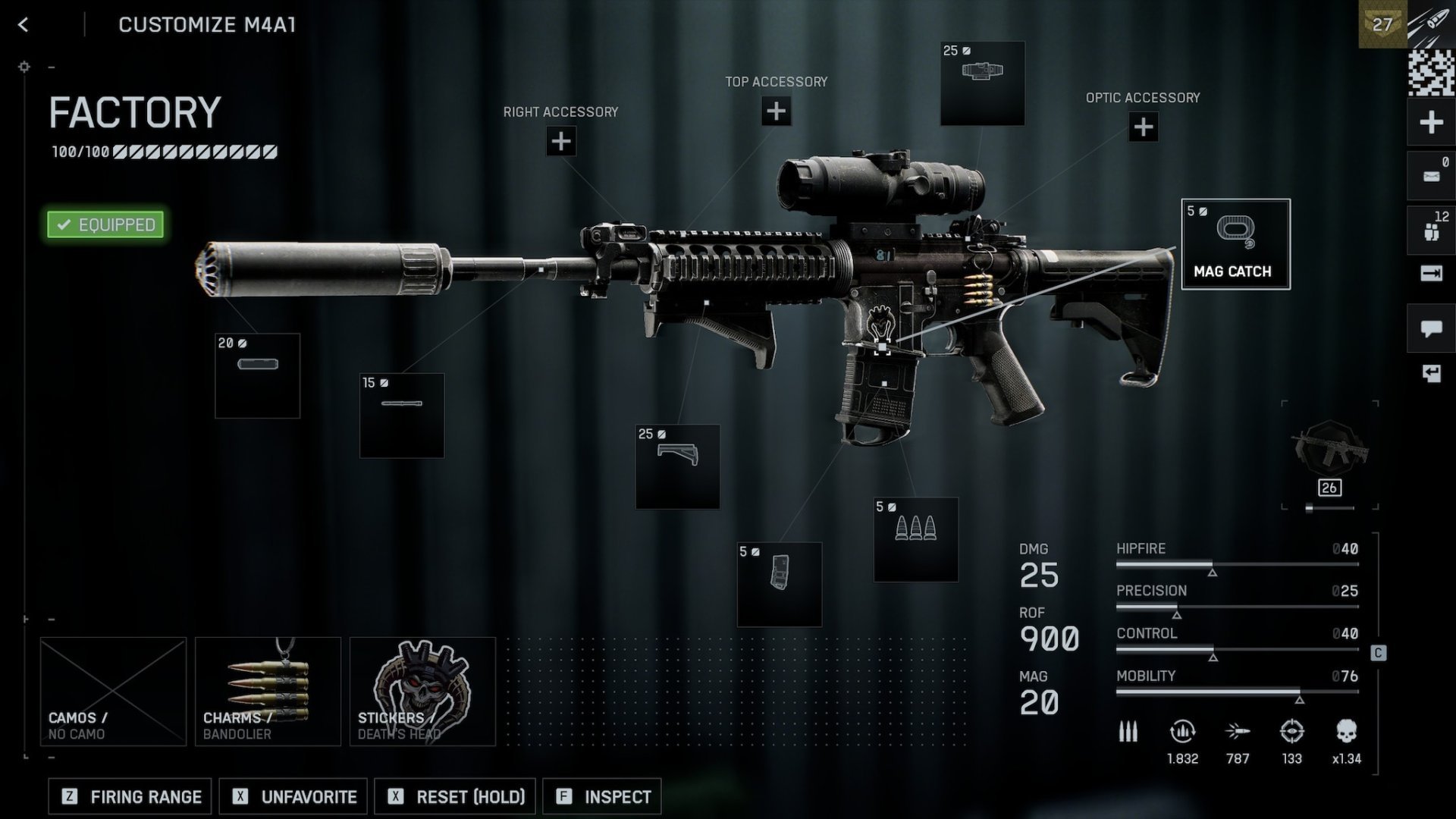
Task: Click the Unfavorite button
Action: tap(293, 796)
